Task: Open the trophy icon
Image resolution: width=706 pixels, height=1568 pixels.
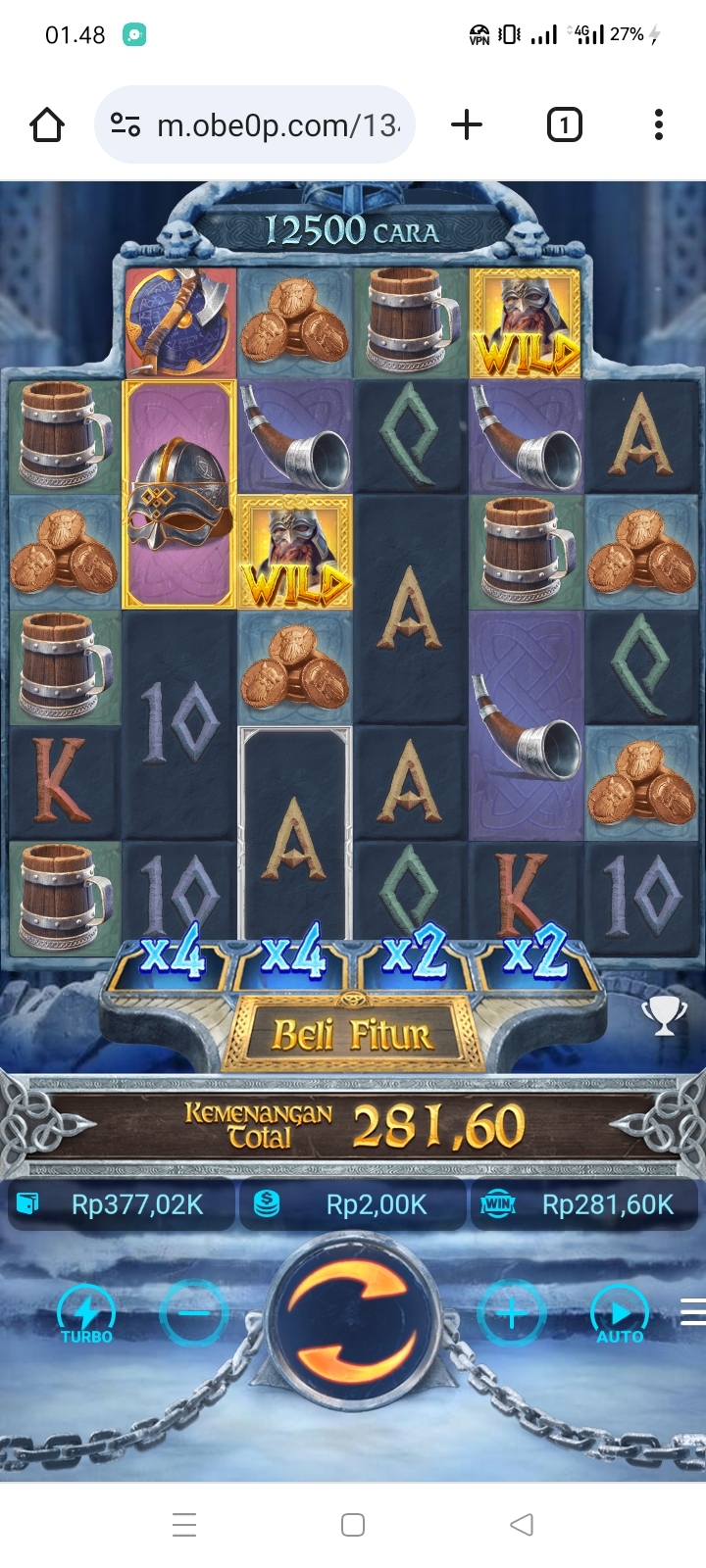Action: point(664,1016)
